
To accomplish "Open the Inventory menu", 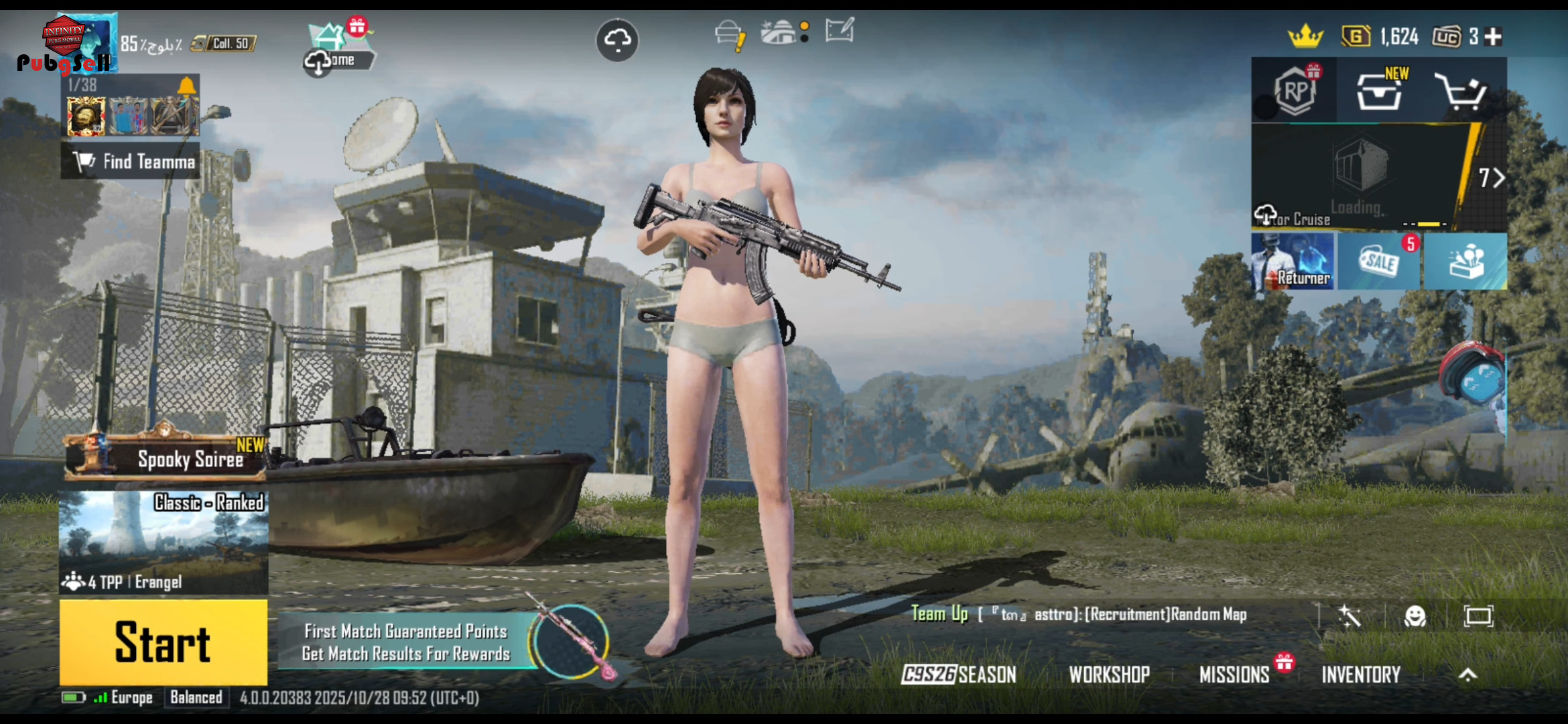I will (x=1361, y=674).
